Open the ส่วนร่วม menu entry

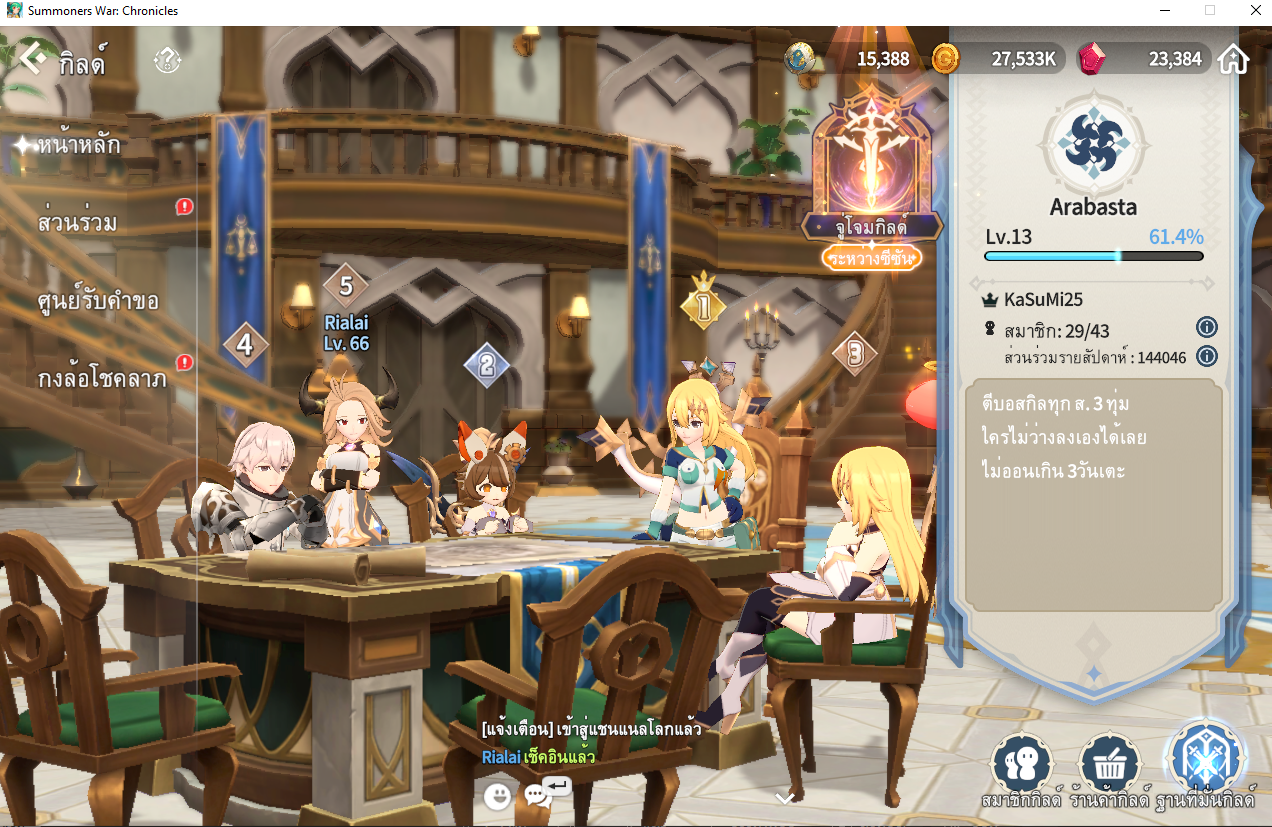[x=77, y=222]
